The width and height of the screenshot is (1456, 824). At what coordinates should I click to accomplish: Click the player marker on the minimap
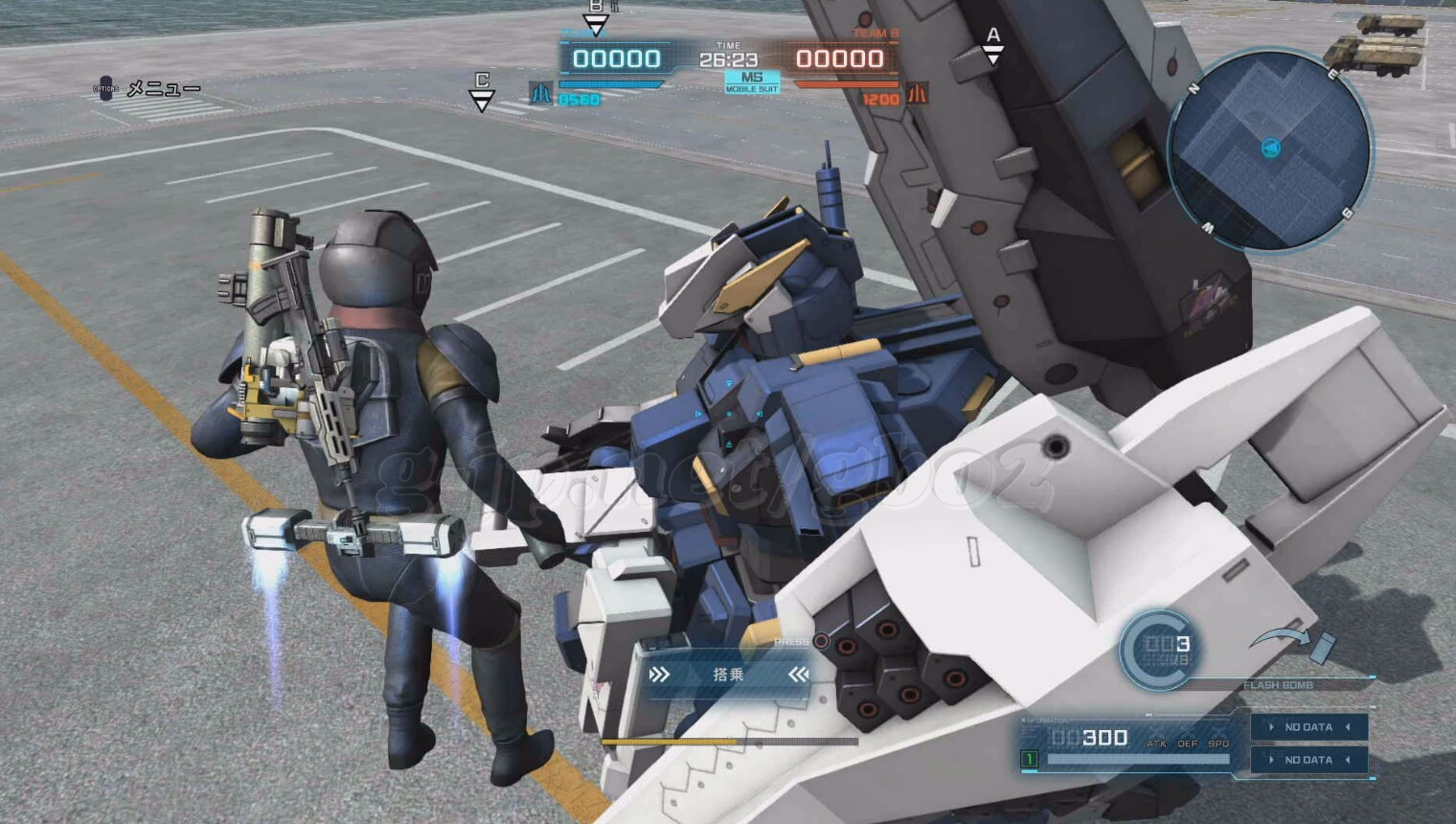(x=1271, y=148)
